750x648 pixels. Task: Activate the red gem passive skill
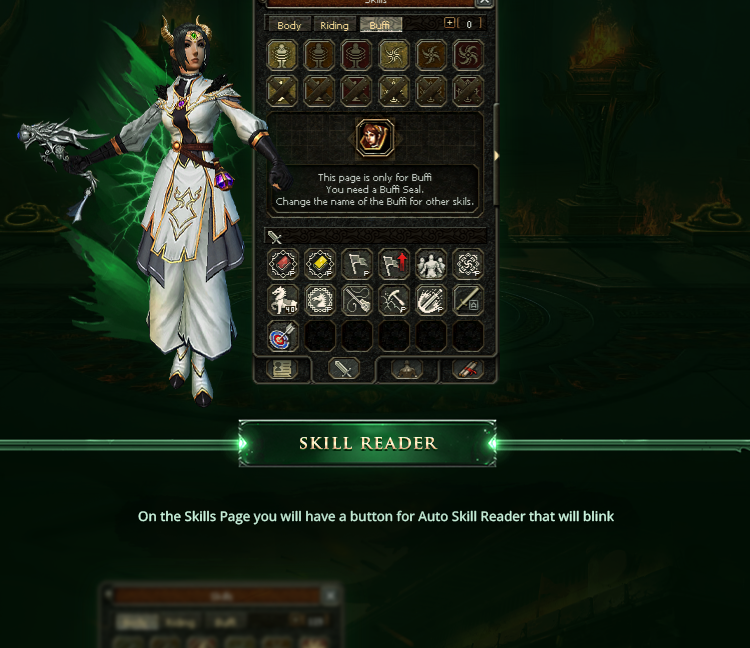pos(284,265)
